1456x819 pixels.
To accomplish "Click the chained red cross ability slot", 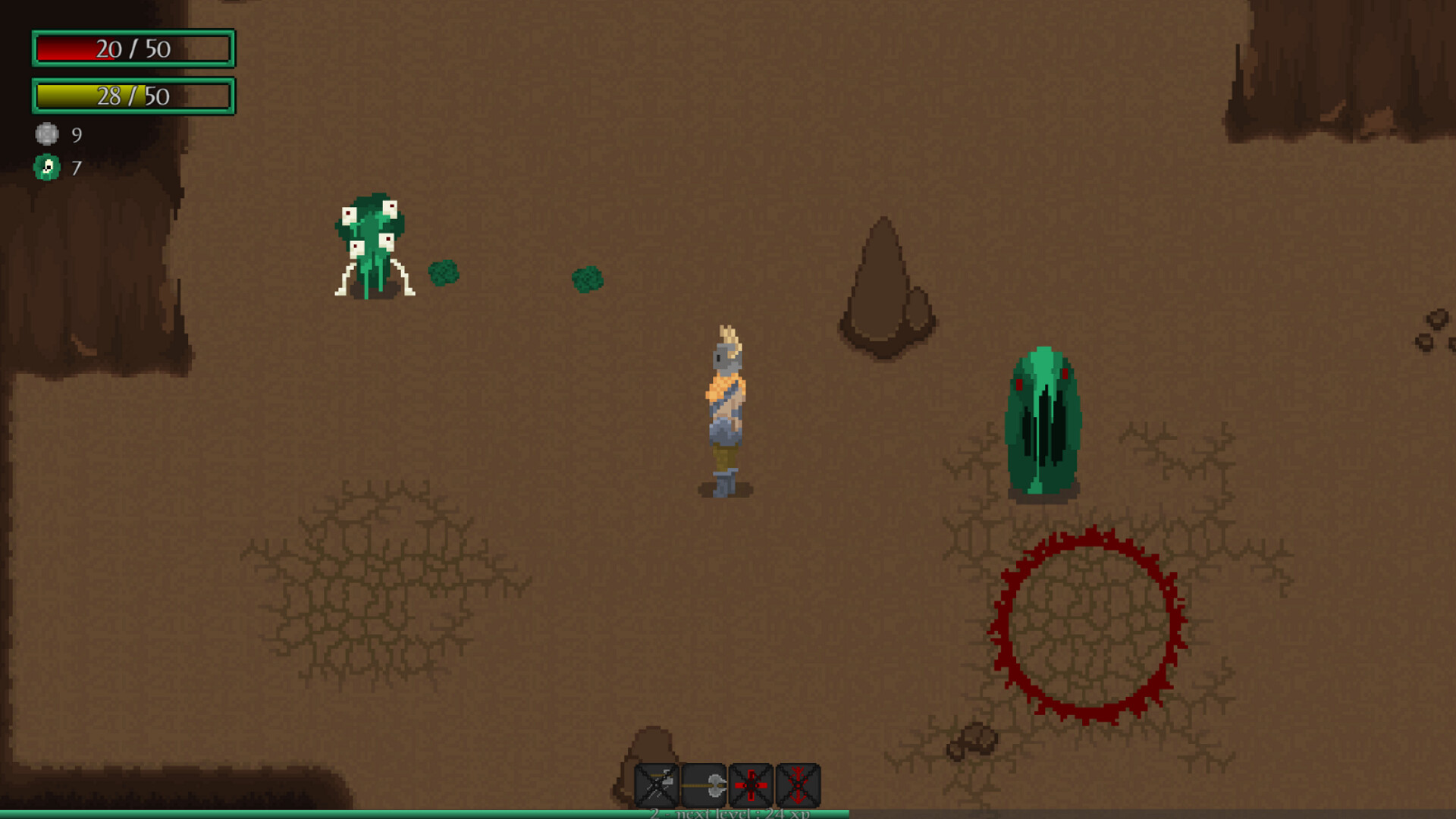I will [752, 783].
